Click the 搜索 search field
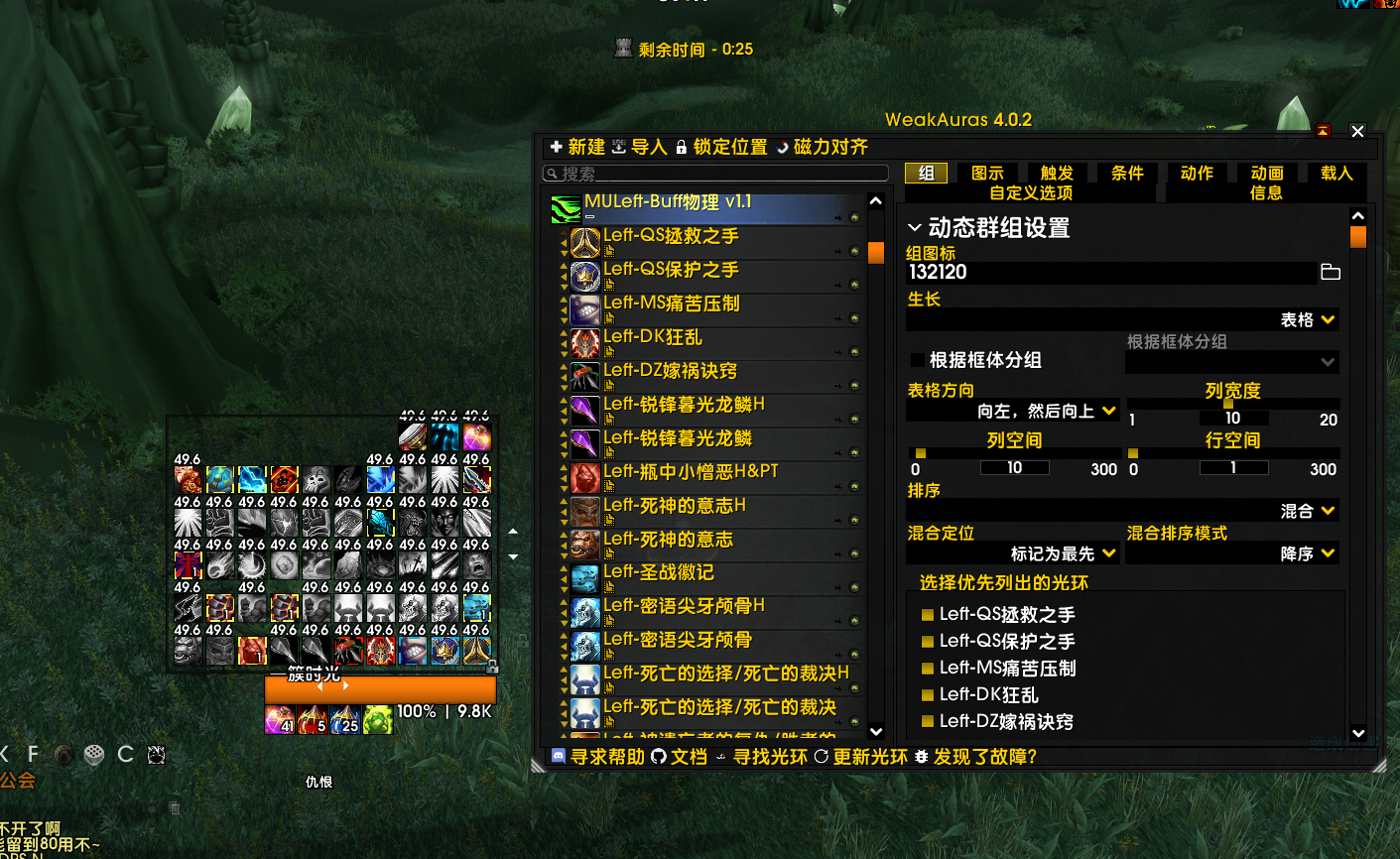This screenshot has width=1400, height=859. 714,173
